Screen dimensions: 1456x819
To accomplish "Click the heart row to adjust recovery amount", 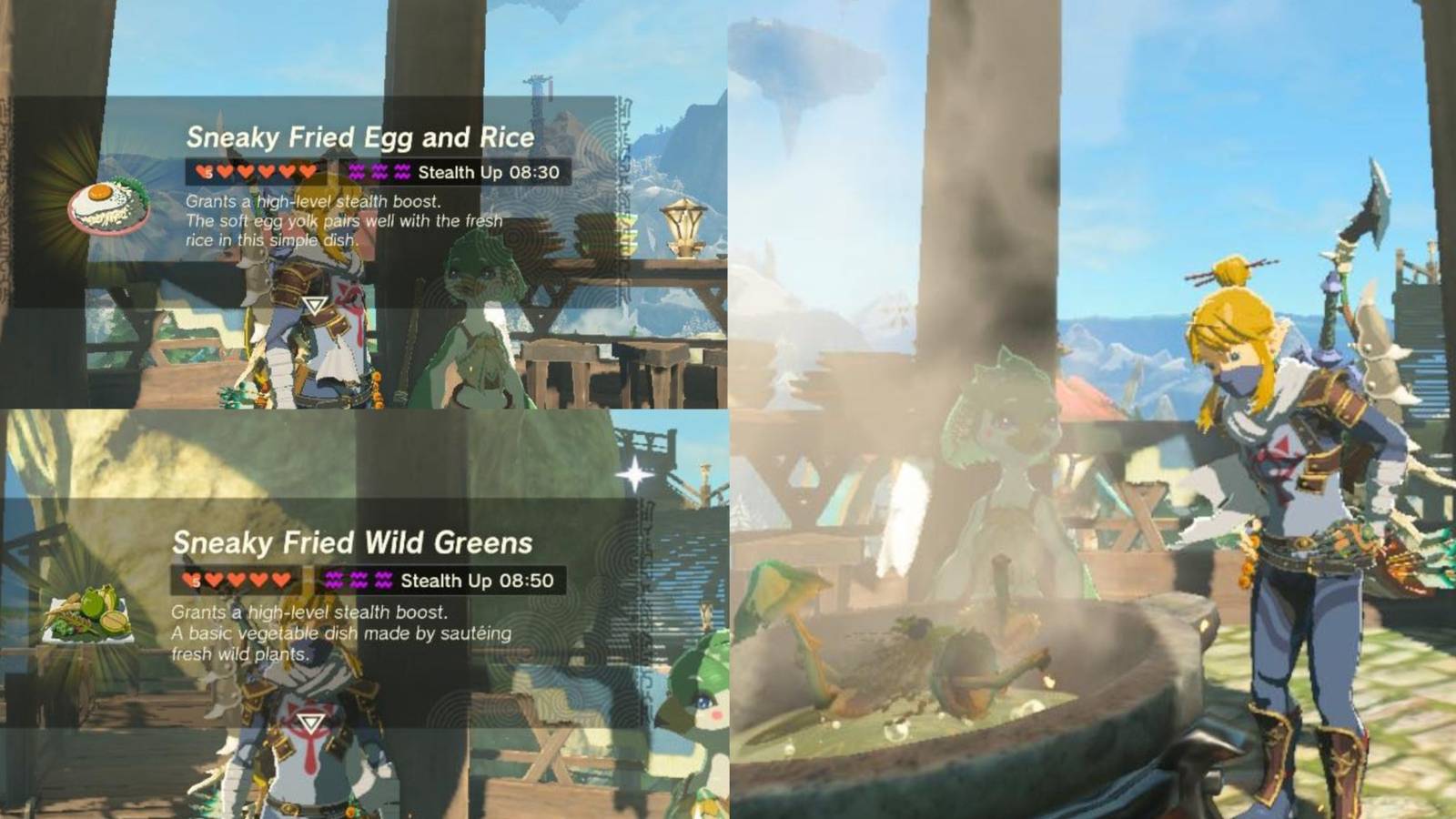I will point(255,169).
